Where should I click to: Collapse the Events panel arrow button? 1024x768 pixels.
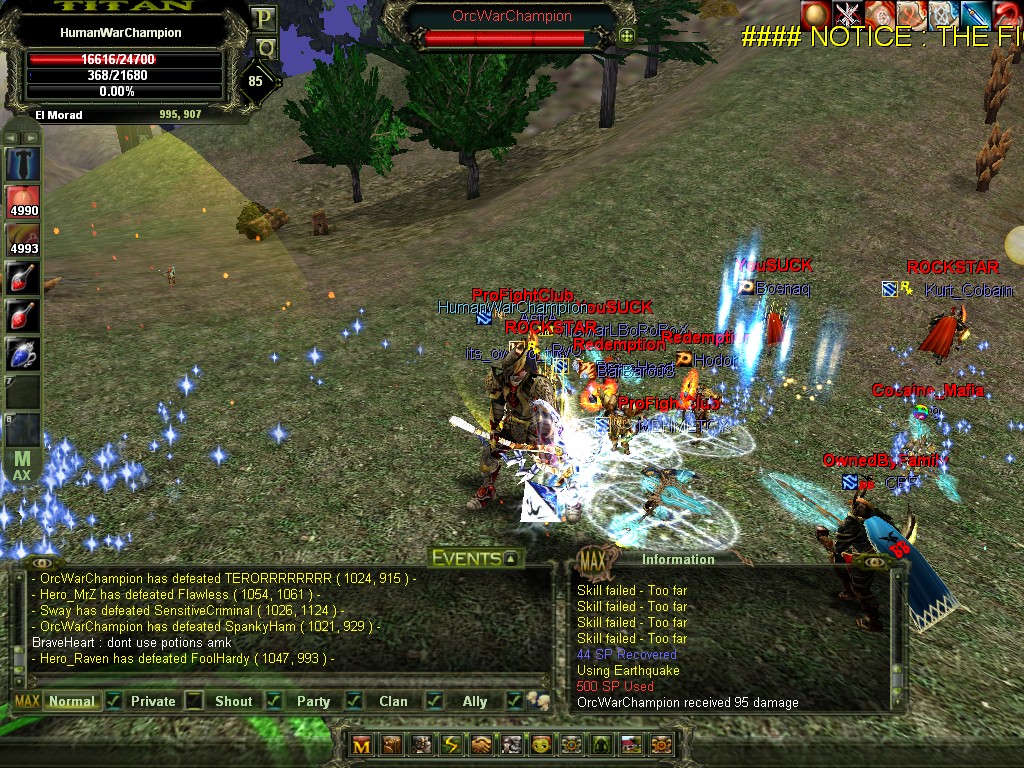click(511, 559)
